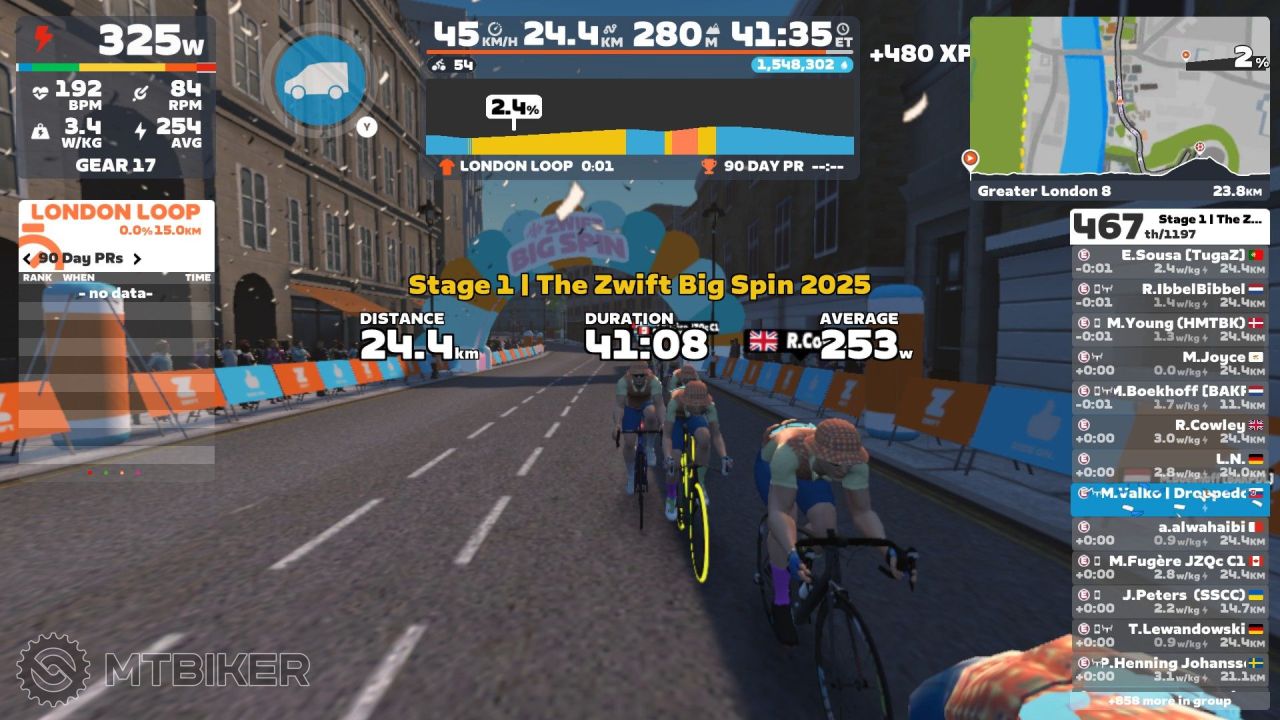Select M.Fugère JZQc C1 rider row
Image resolution: width=1280 pixels, height=720 pixels.
click(1169, 567)
